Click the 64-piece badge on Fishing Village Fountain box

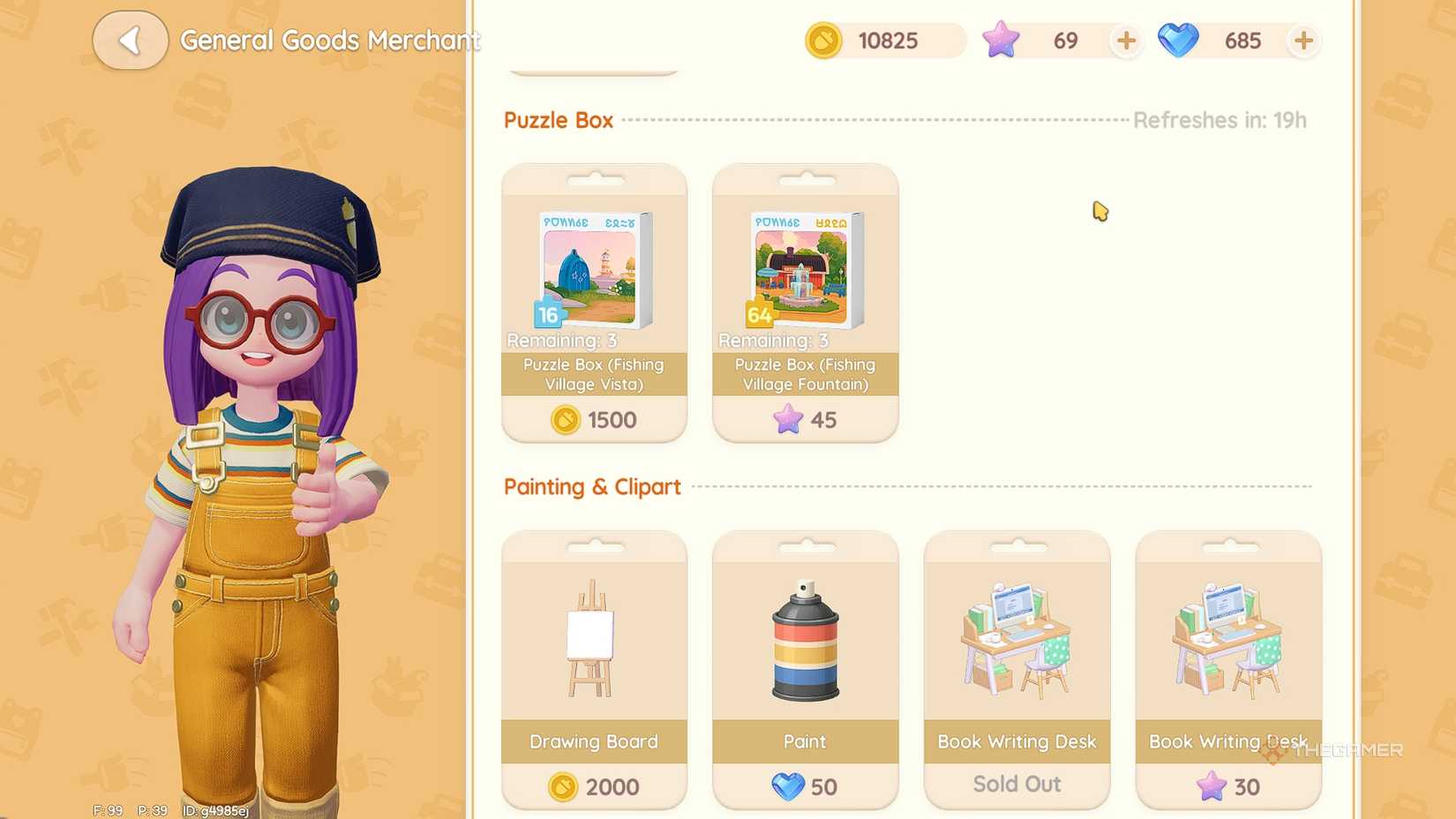(759, 315)
